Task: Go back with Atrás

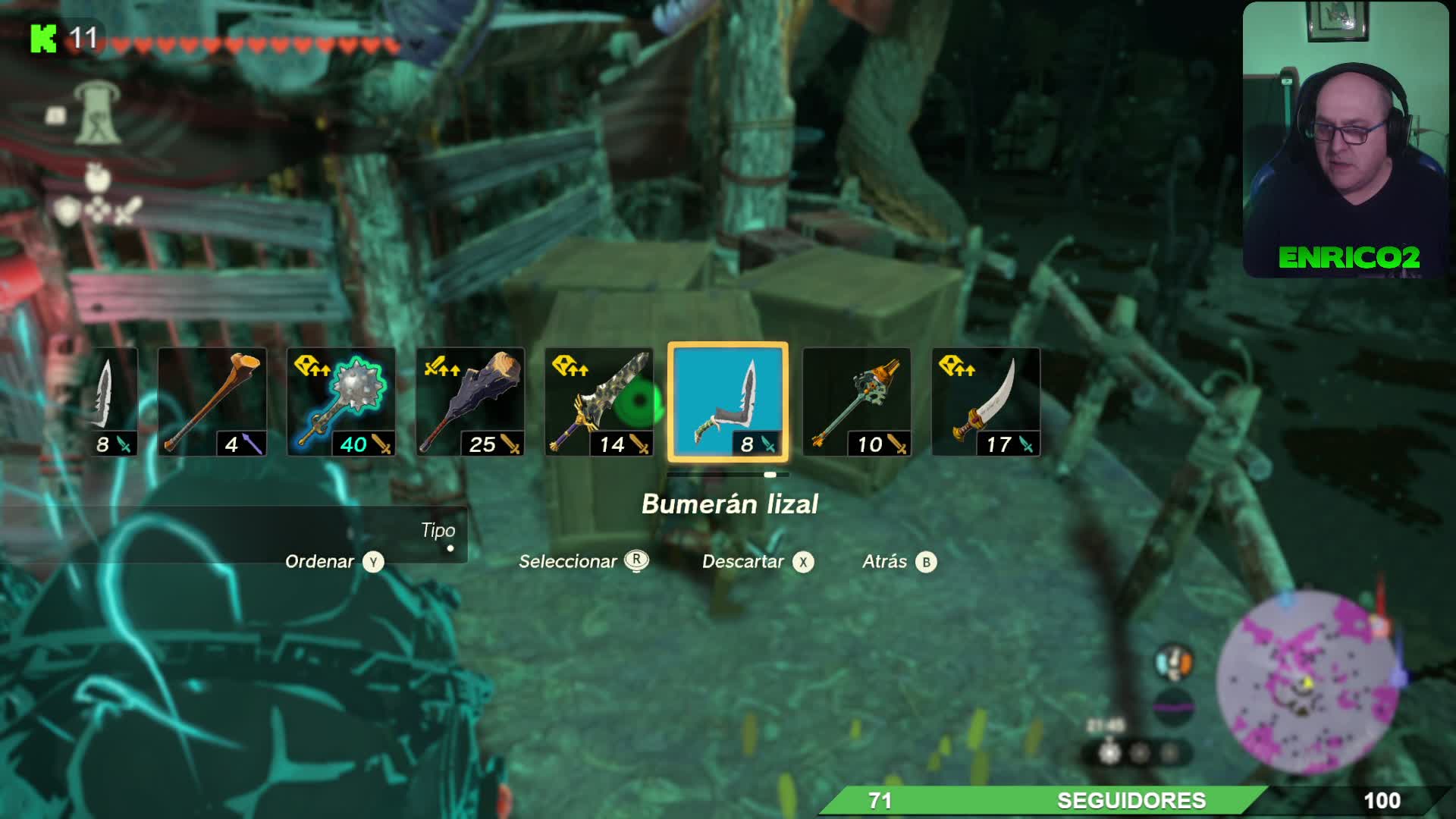Action: point(899,562)
